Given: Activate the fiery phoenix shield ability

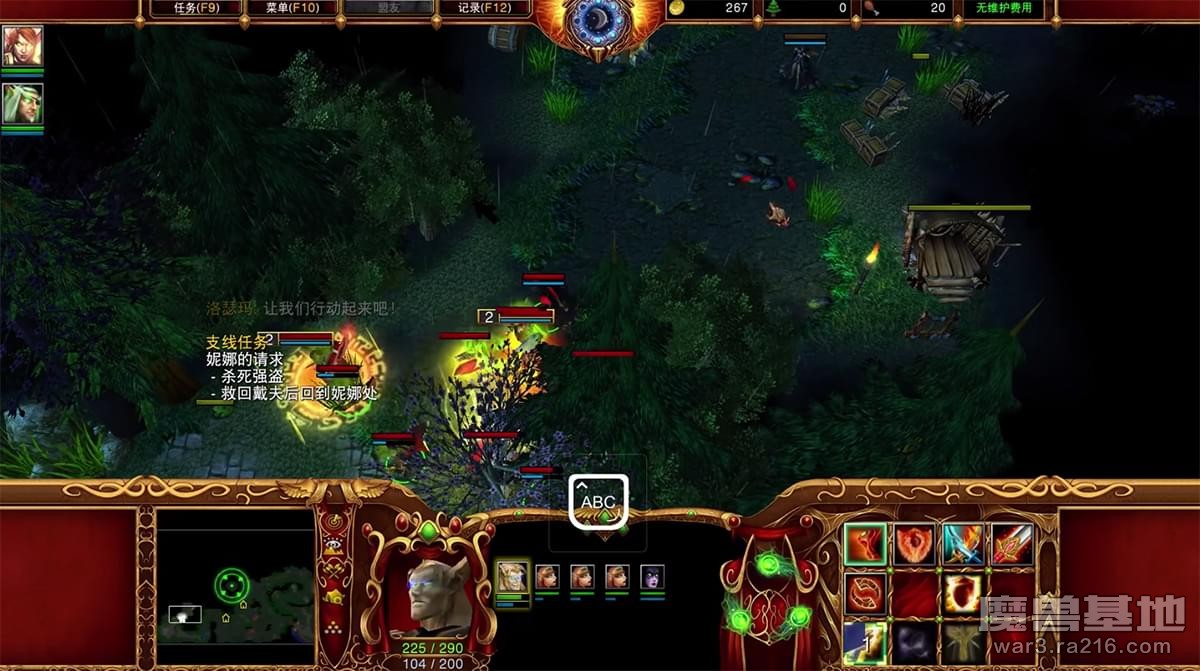Looking at the screenshot, I should coord(914,544).
